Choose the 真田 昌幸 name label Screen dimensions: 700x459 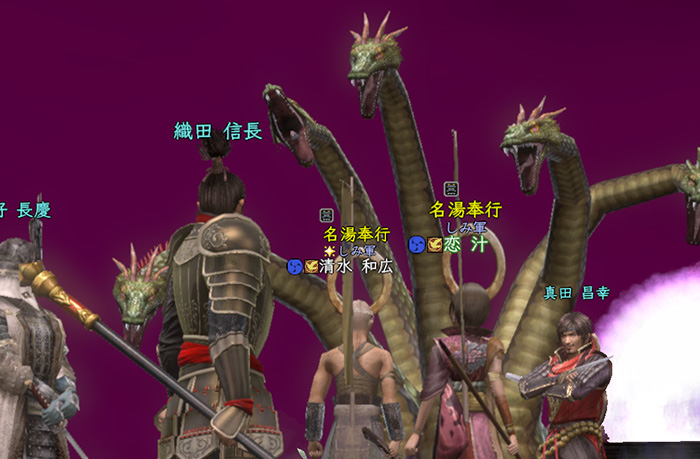pos(576,293)
